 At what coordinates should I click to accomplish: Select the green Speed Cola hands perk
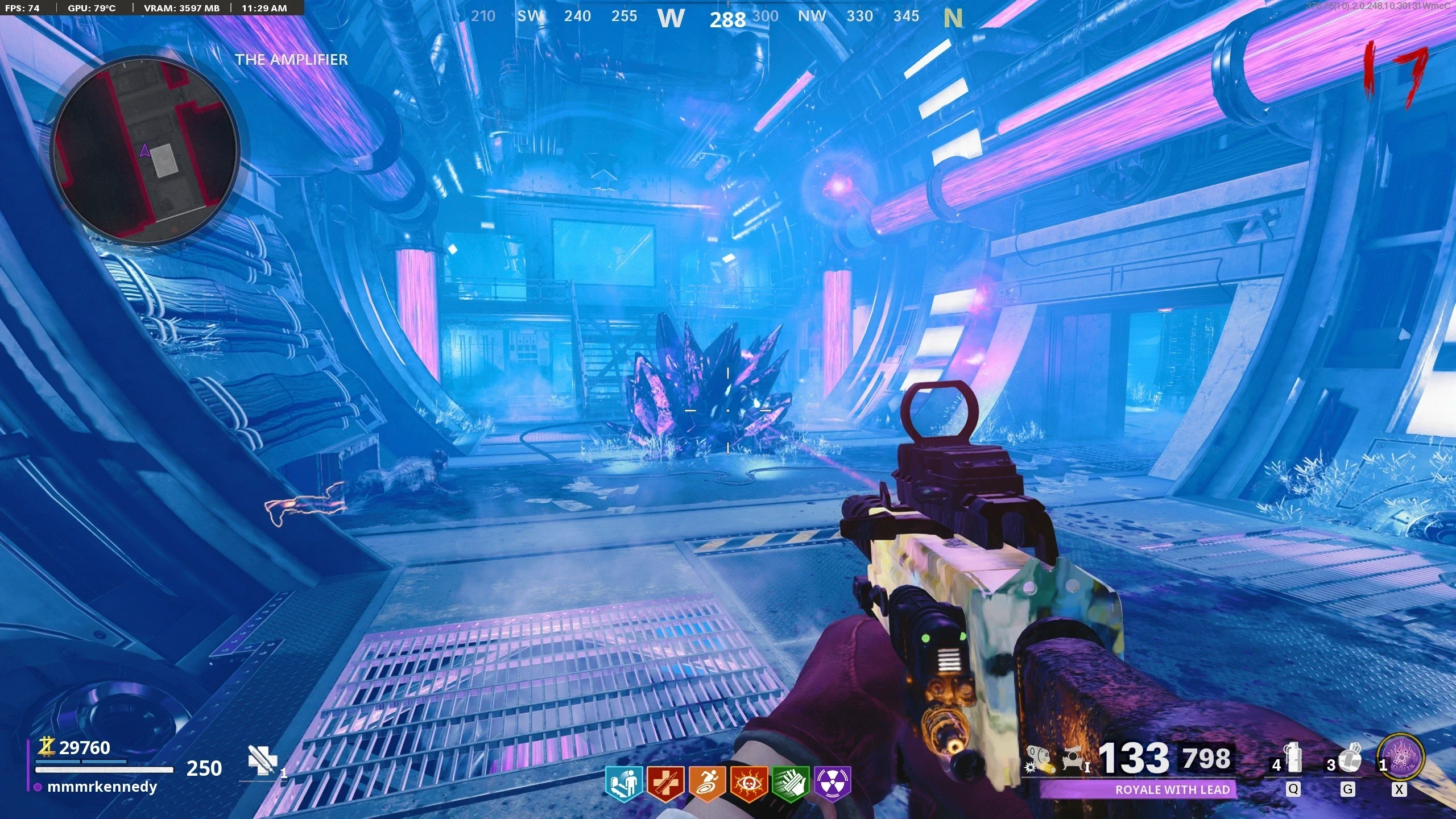point(791,784)
